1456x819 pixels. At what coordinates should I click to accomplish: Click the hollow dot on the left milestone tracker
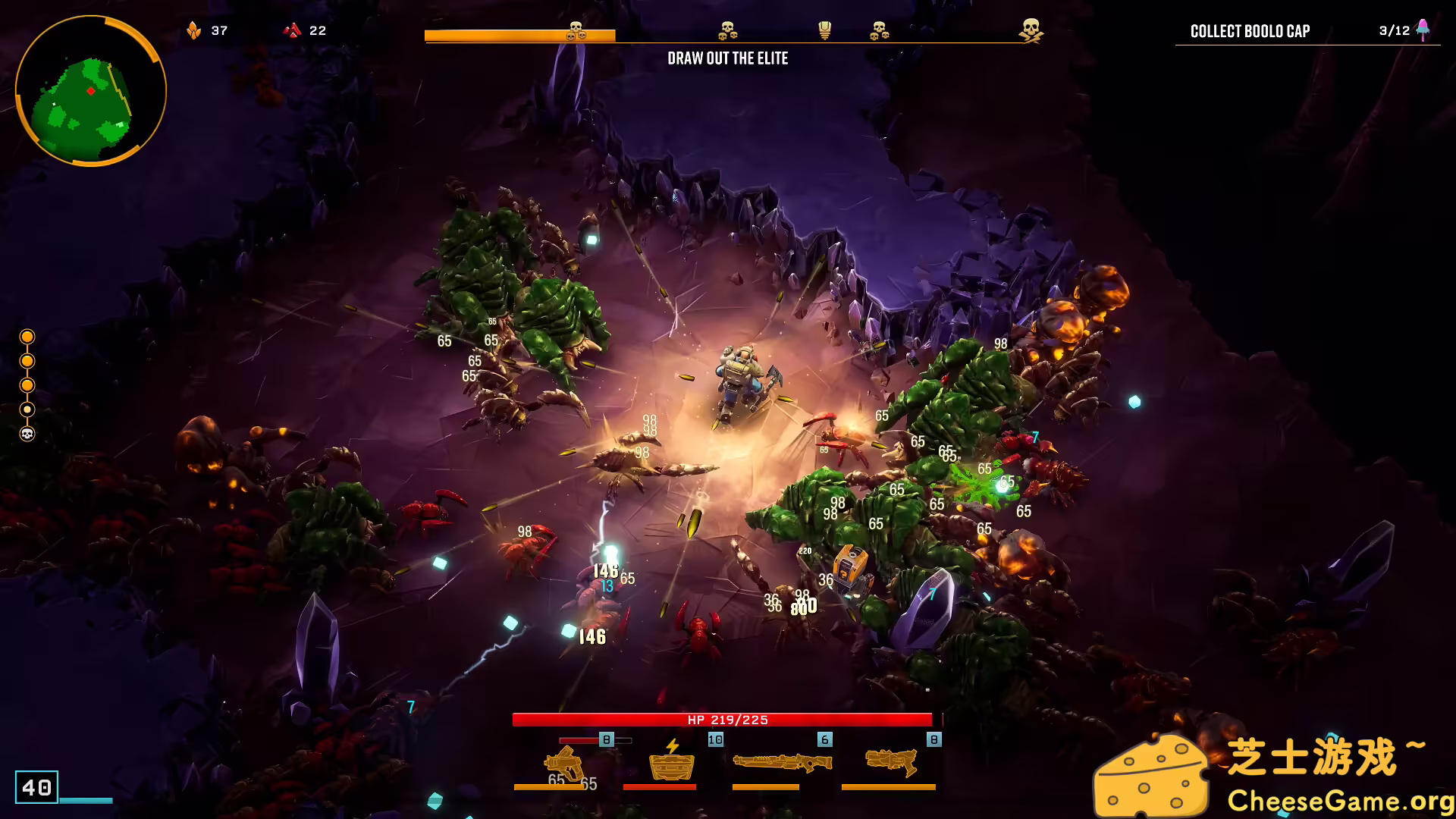click(x=28, y=408)
